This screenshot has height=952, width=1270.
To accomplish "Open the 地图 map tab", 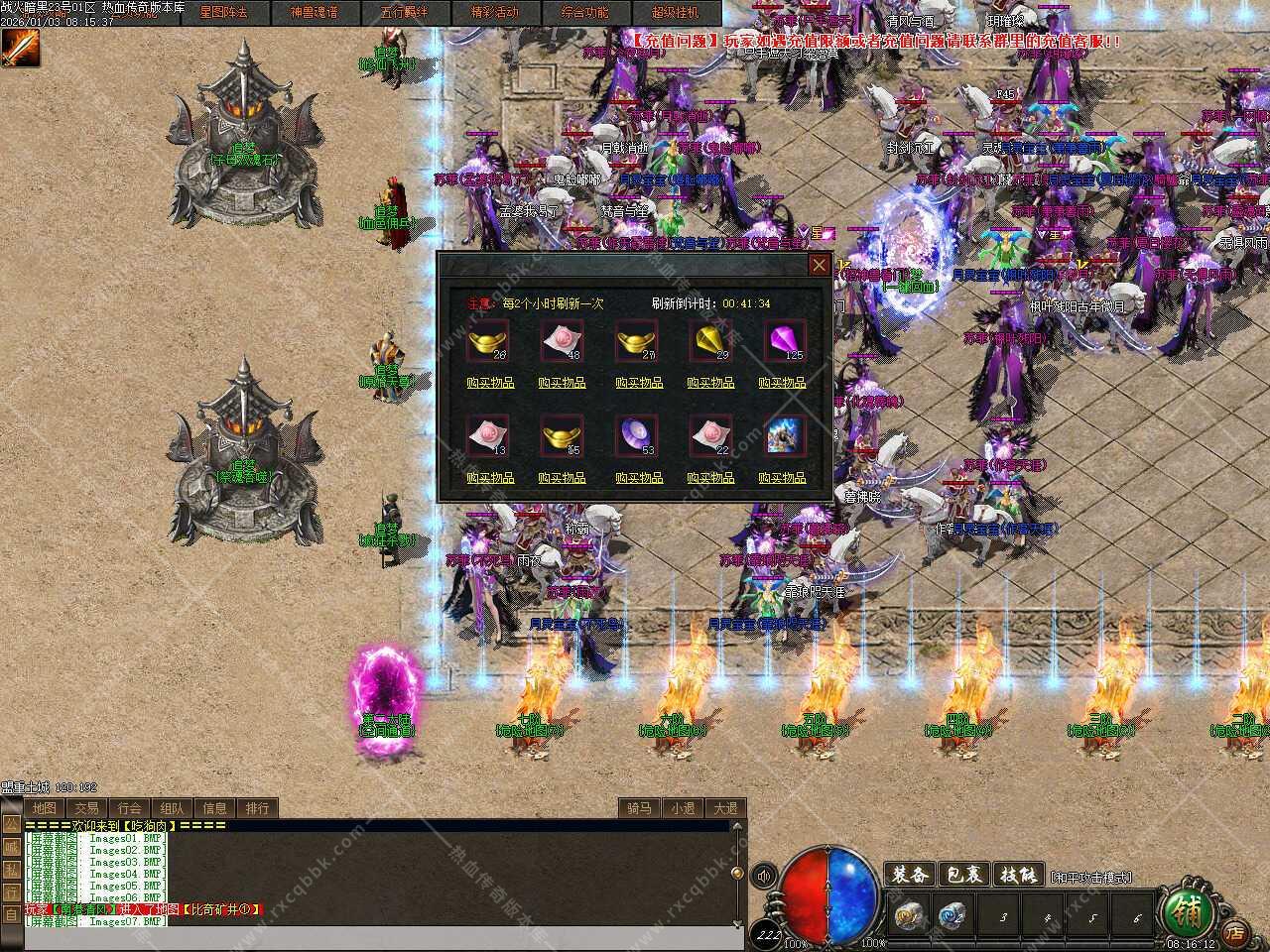I will [44, 808].
